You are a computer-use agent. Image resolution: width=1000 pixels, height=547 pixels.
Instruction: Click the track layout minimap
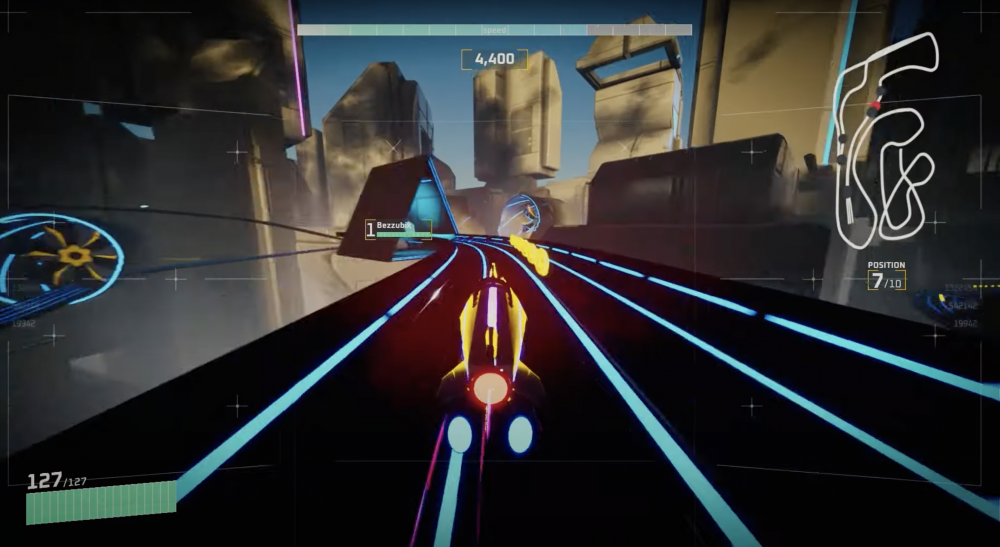[x=885, y=140]
